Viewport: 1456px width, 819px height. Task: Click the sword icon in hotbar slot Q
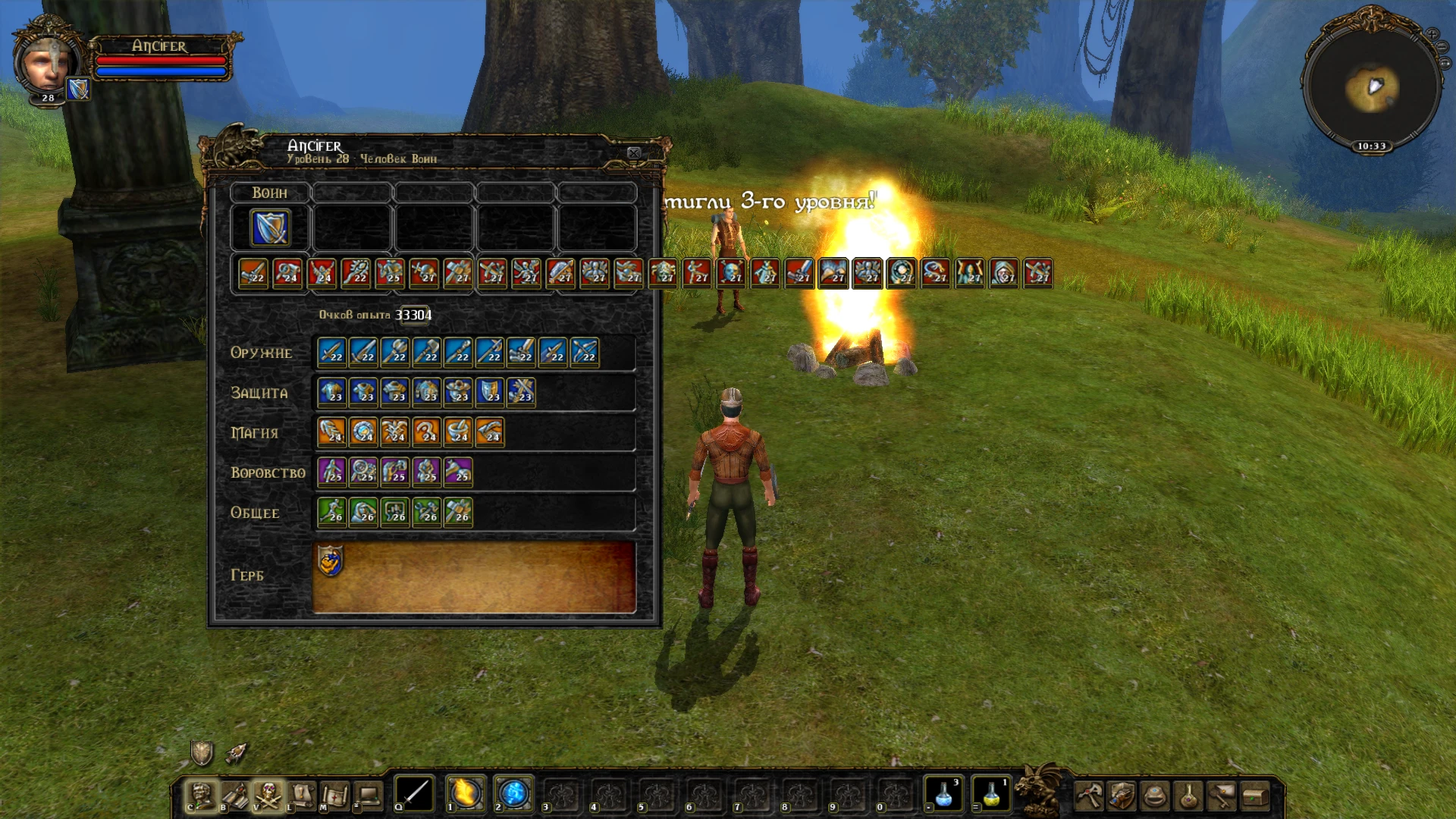point(413,795)
